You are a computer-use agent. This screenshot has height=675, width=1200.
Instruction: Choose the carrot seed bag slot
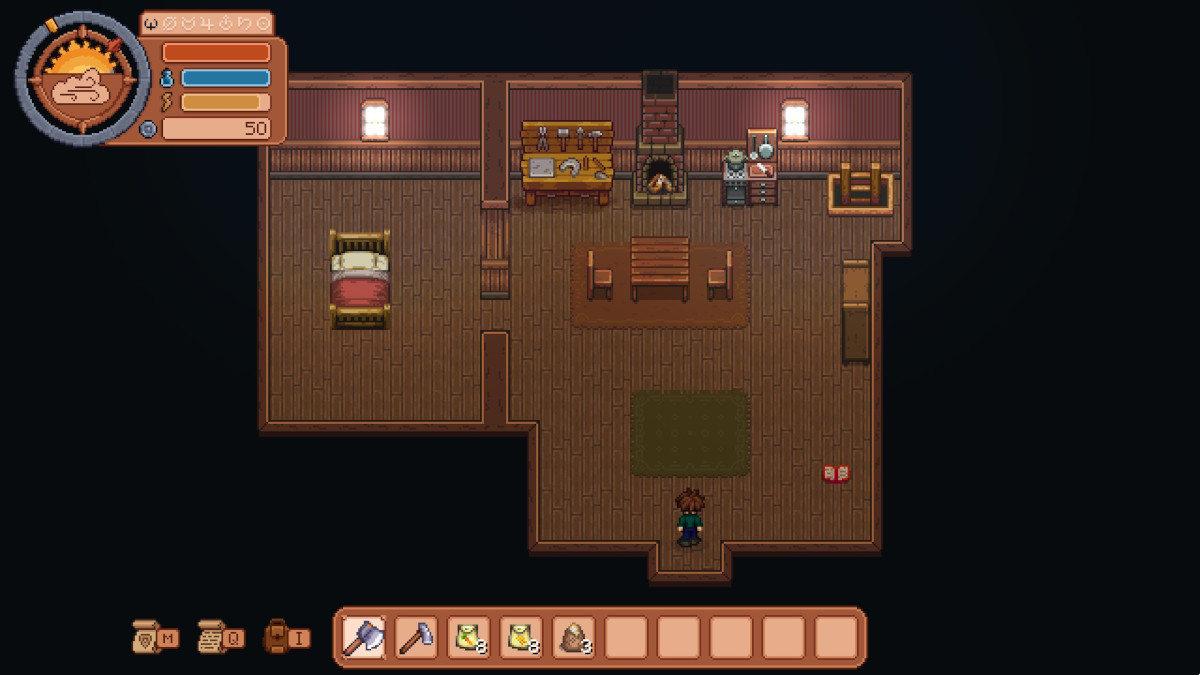[x=468, y=637]
